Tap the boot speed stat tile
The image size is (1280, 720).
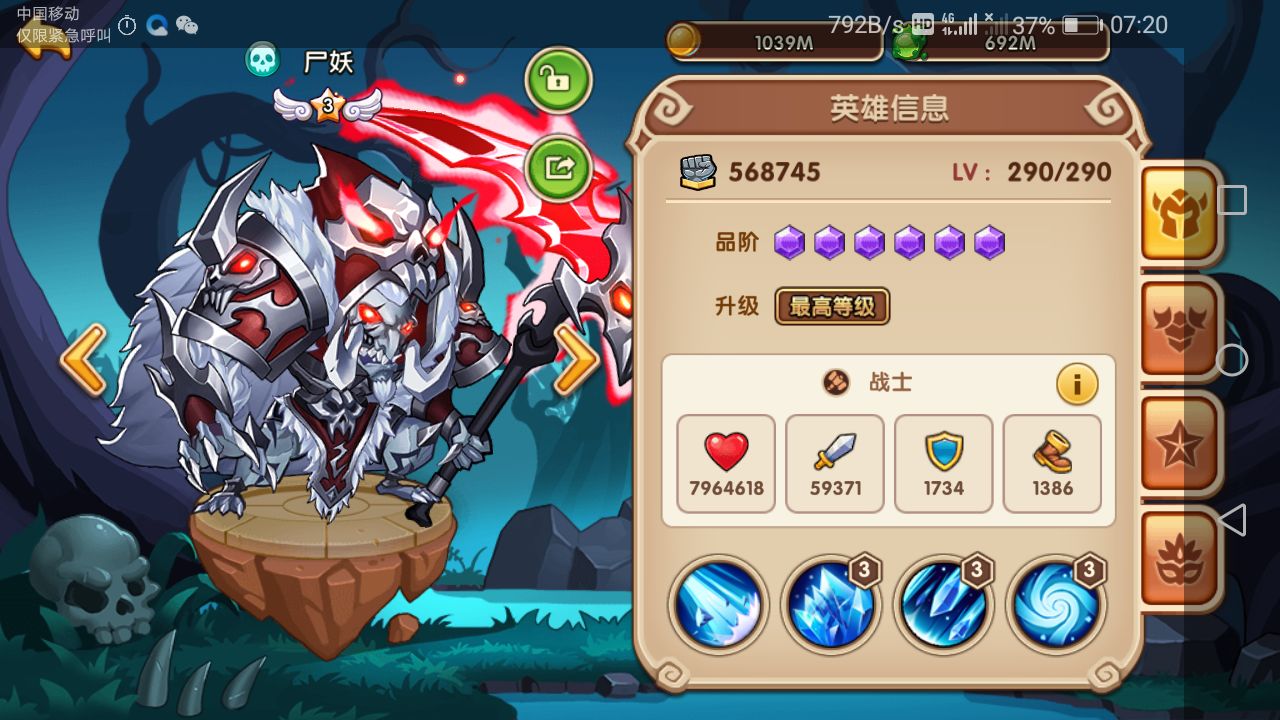(x=1052, y=464)
